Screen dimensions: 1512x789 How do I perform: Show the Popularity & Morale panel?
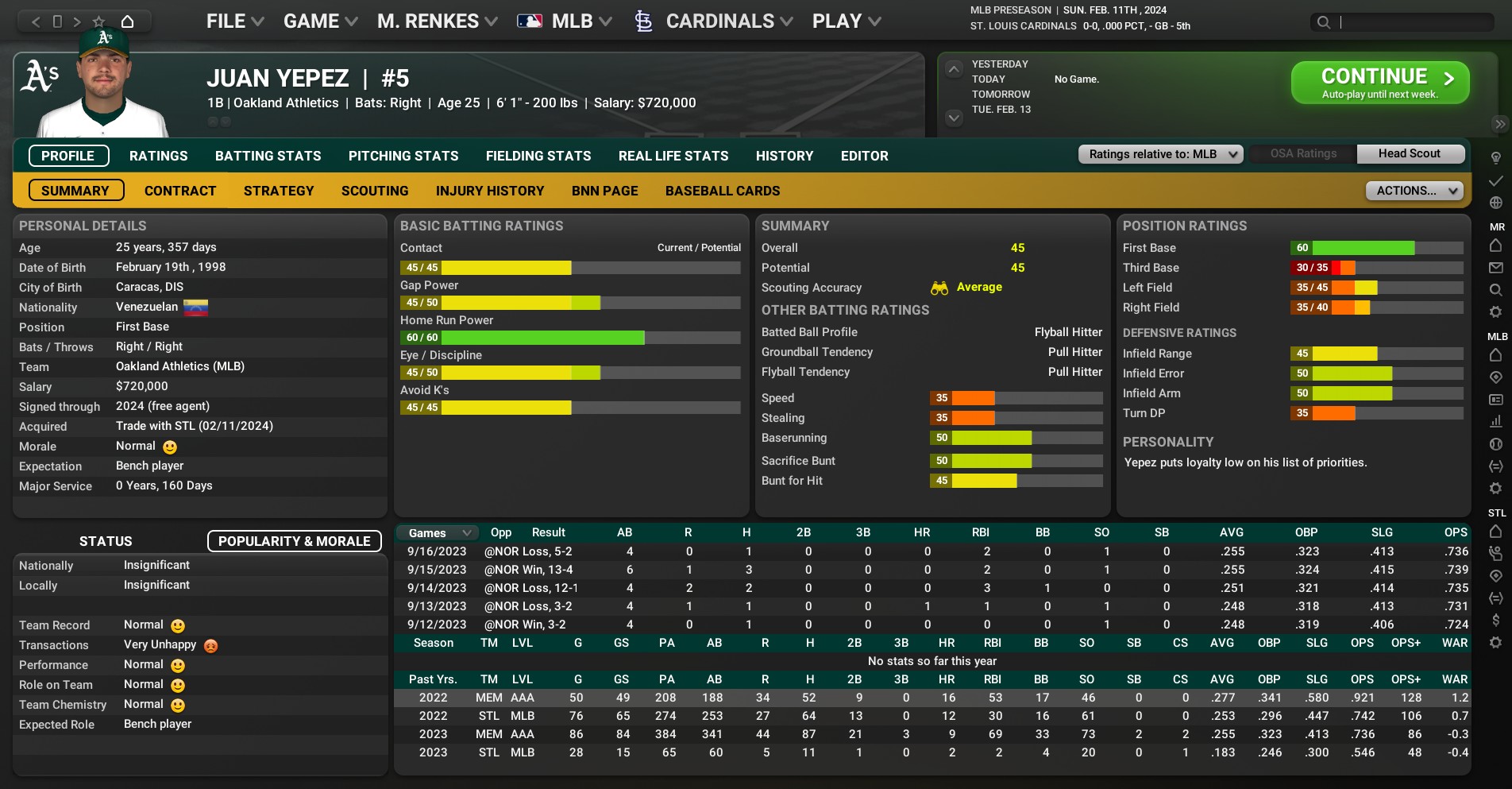pos(294,541)
